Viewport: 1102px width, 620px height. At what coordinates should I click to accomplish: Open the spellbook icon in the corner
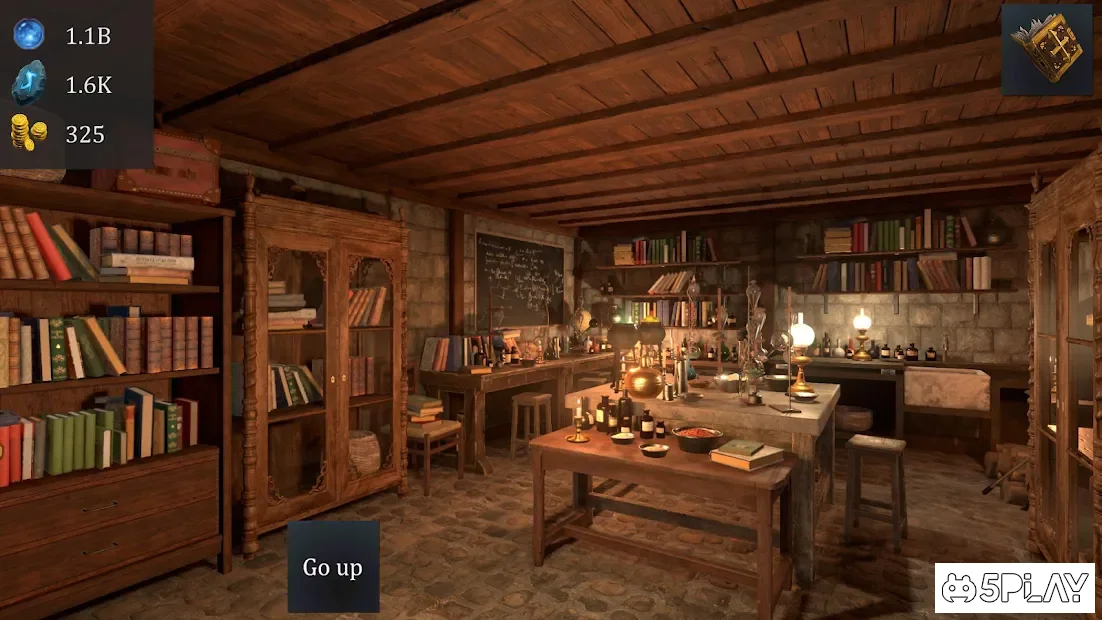pyautogui.click(x=1047, y=49)
